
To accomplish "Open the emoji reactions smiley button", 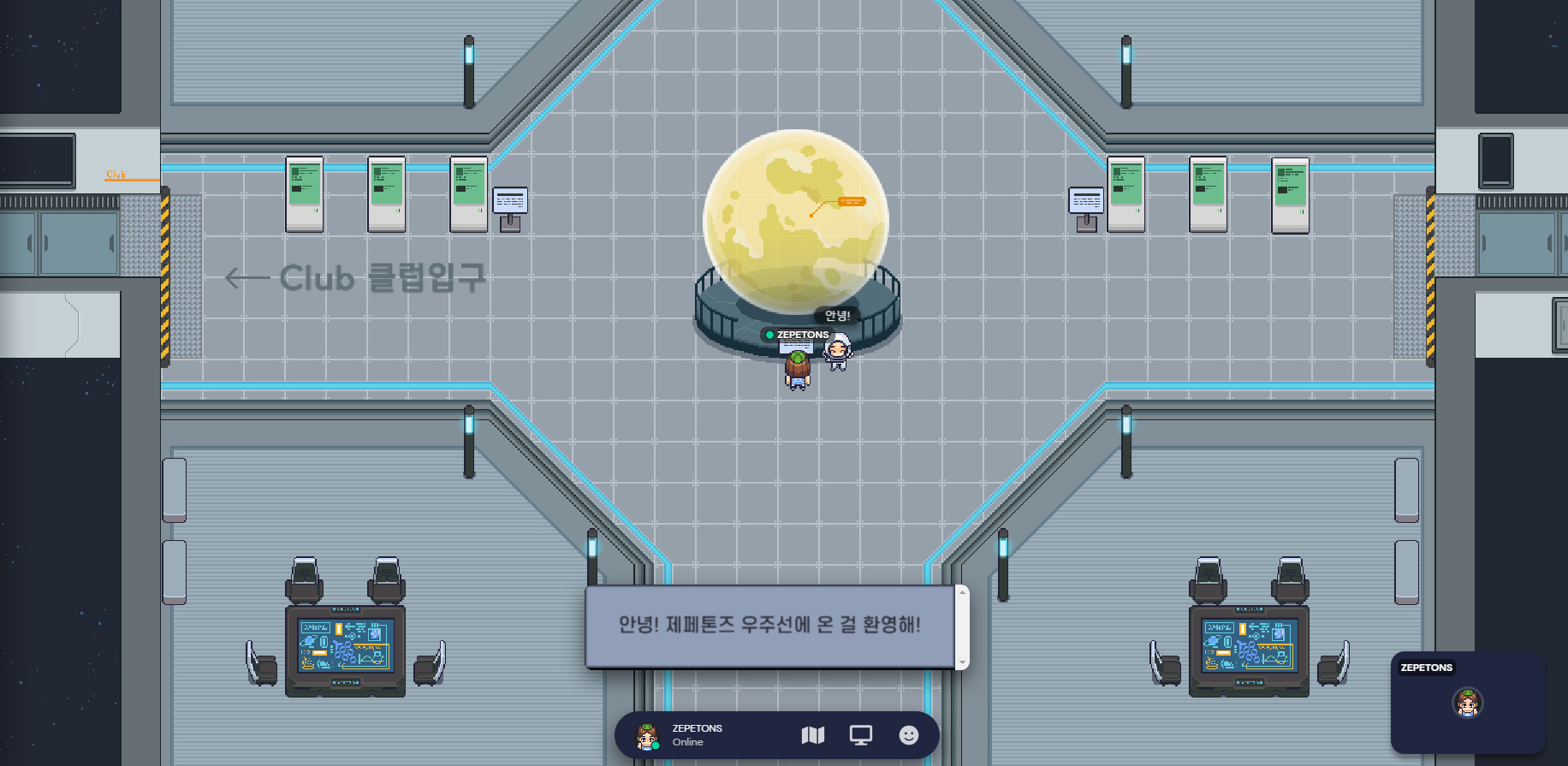I will pyautogui.click(x=908, y=735).
